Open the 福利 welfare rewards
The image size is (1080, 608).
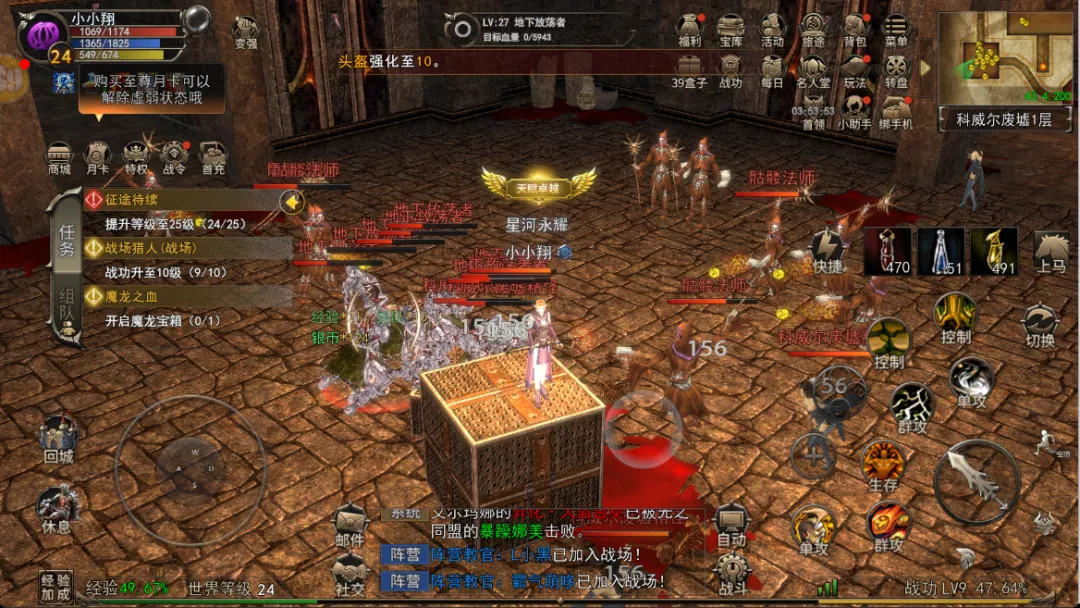coord(690,29)
